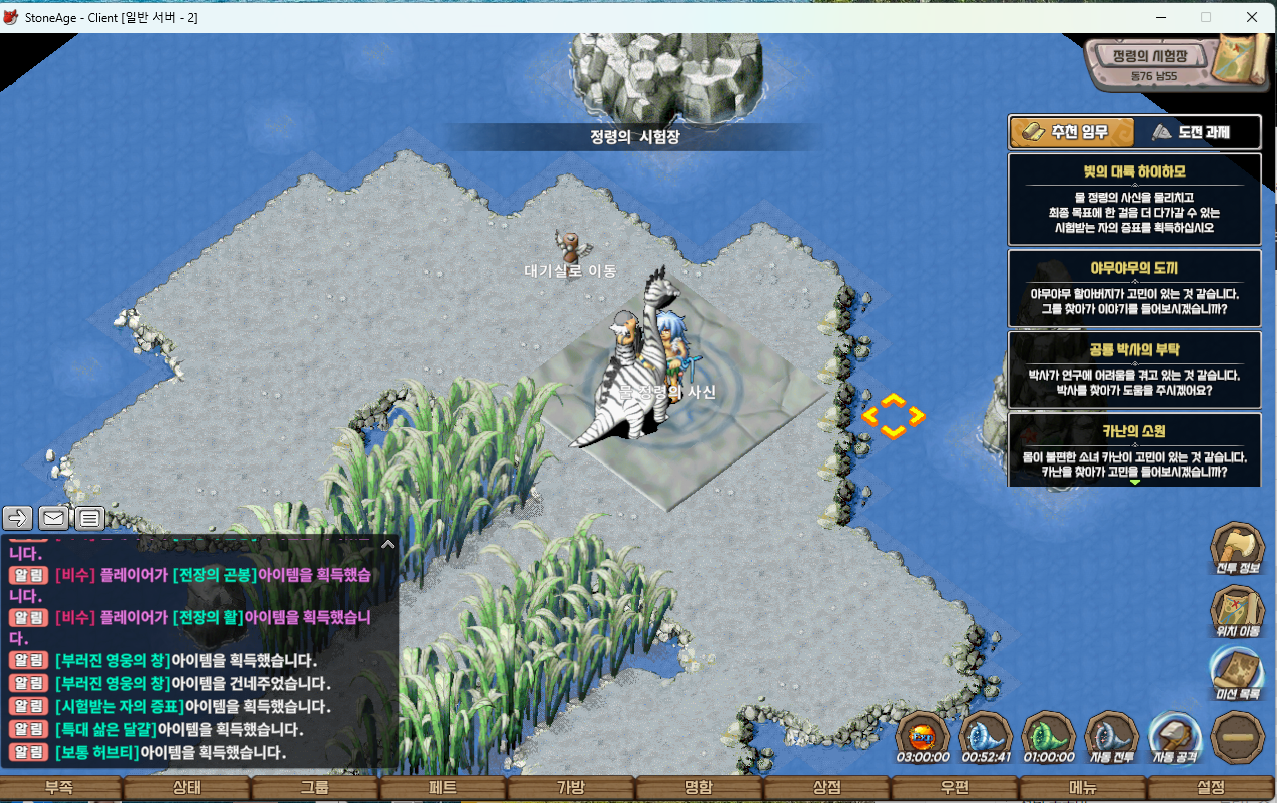Image resolution: width=1277 pixels, height=803 pixels.
Task: Open the 전투 정보 battle info icon
Action: [1237, 547]
